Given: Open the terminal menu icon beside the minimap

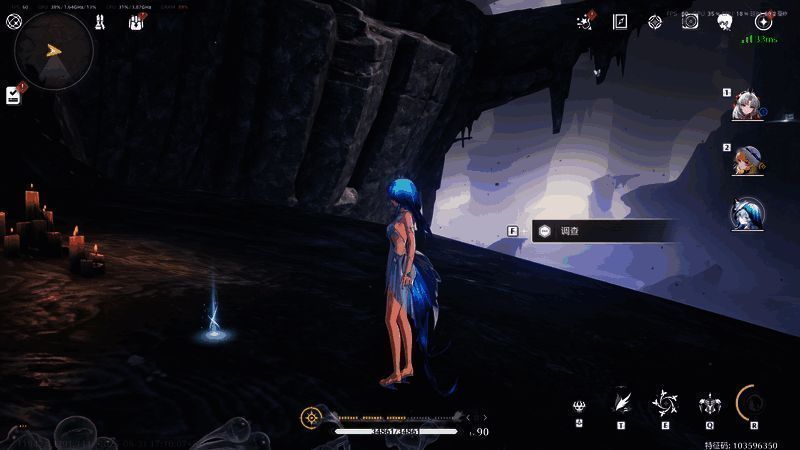Looking at the screenshot, I should click(13, 21).
